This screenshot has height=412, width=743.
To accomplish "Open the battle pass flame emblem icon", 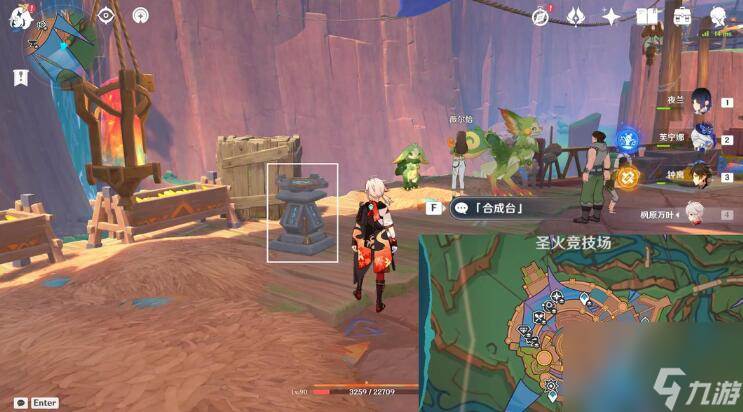I will [x=576, y=17].
